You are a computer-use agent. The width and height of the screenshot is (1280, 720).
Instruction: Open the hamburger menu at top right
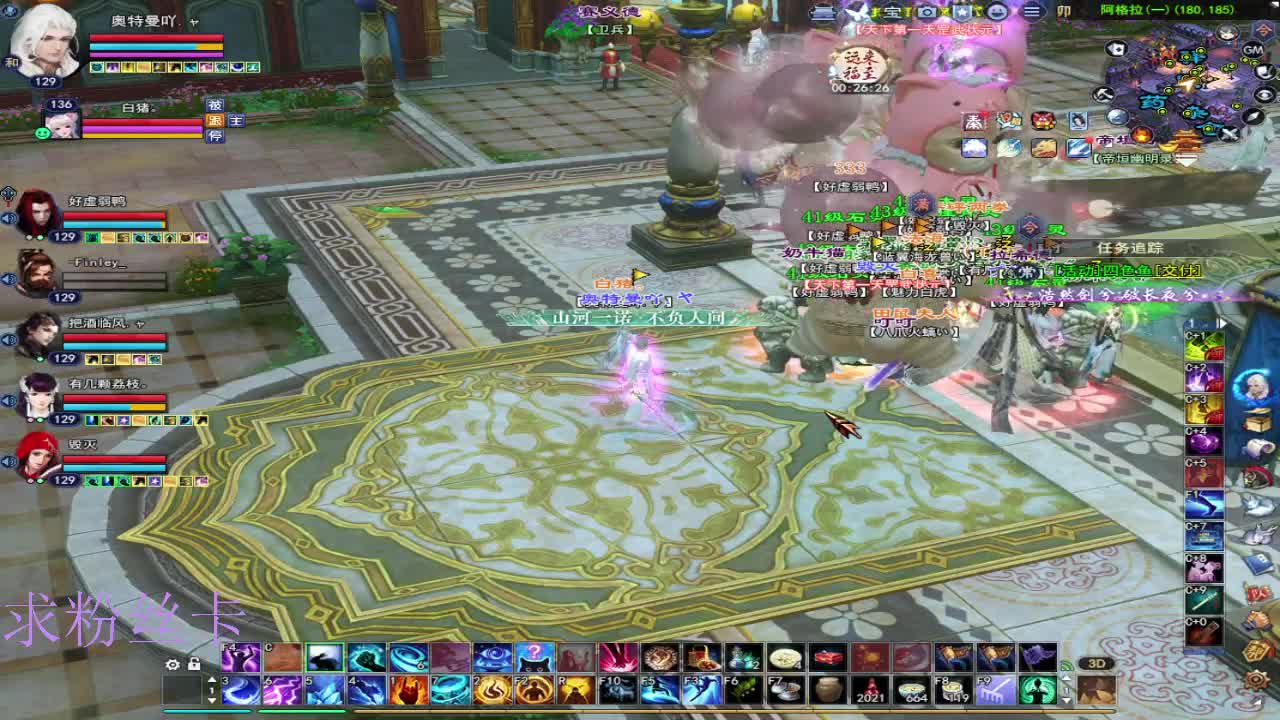pos(1034,11)
